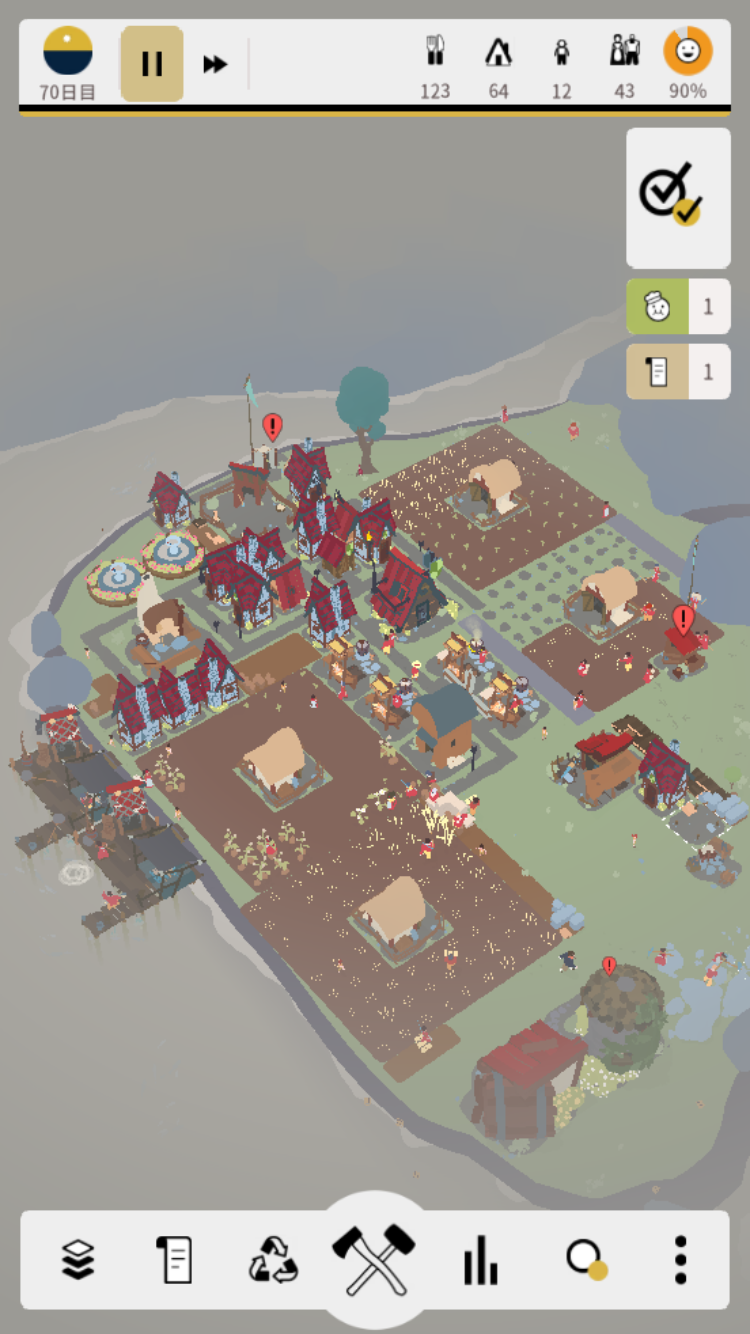The height and width of the screenshot is (1334, 750).
Task: Open the layers view menu
Action: (x=78, y=1259)
